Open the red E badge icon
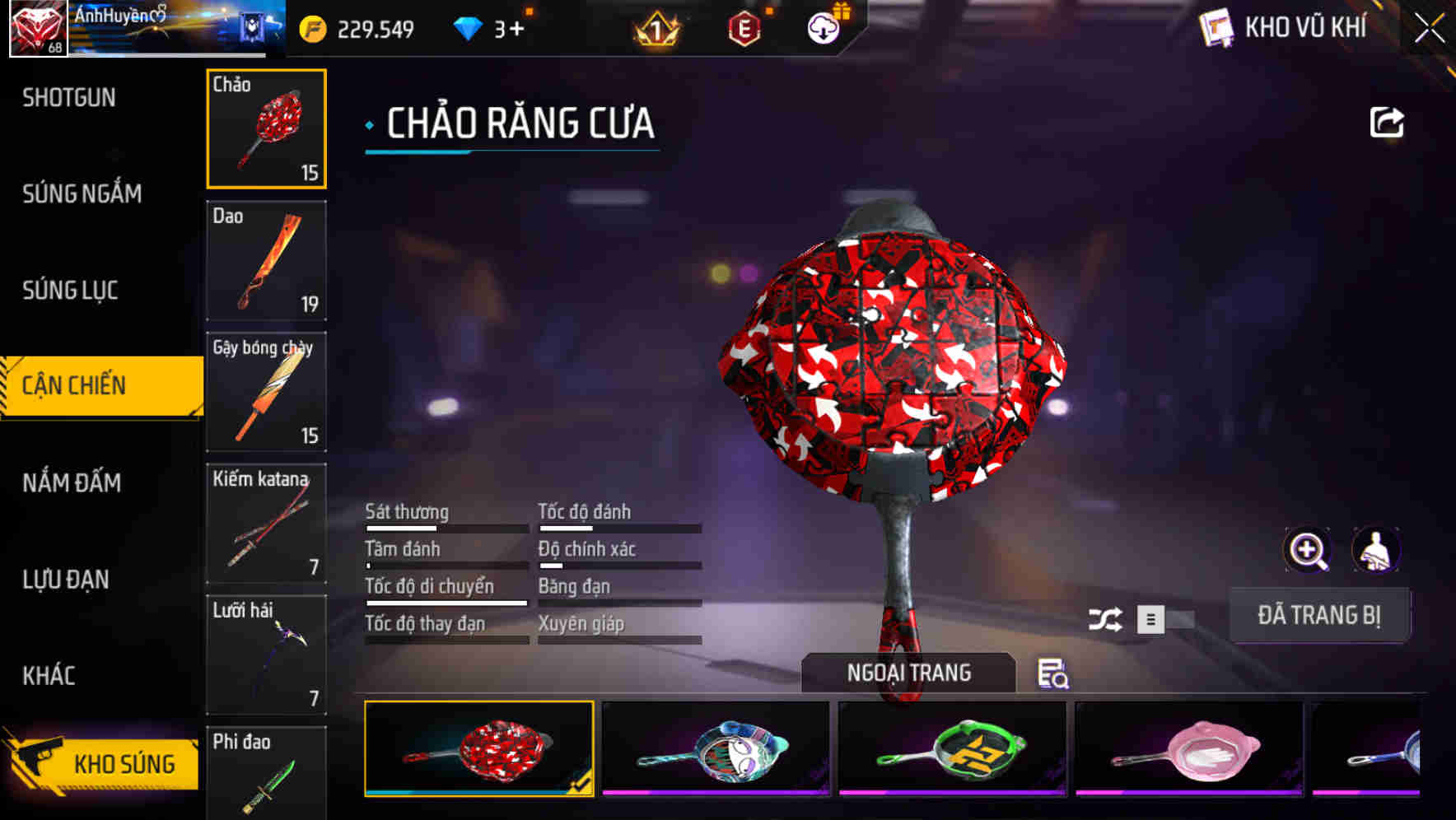Viewport: 1456px width, 820px height. tap(744, 27)
